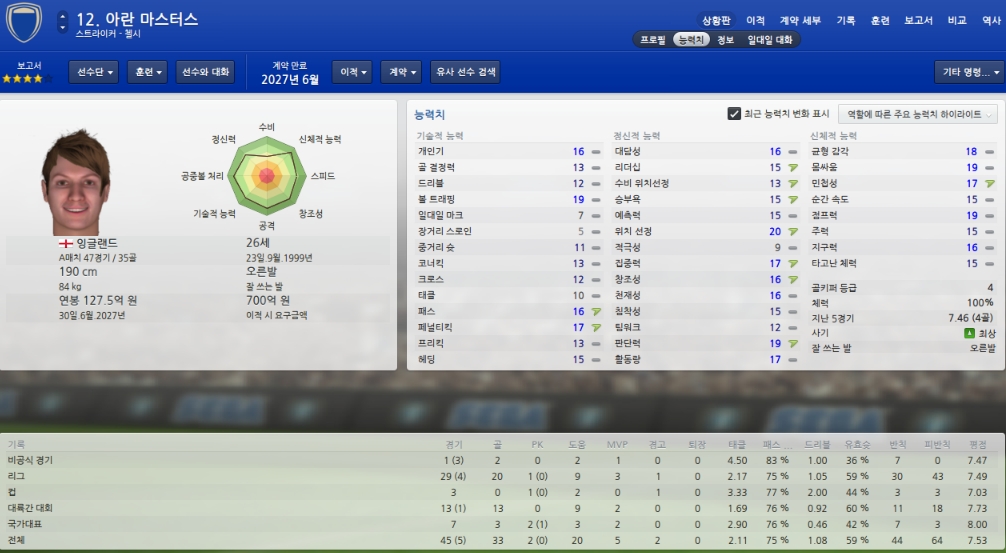1006x553 pixels.
Task: Open the 기록 tab
Action: click(846, 20)
